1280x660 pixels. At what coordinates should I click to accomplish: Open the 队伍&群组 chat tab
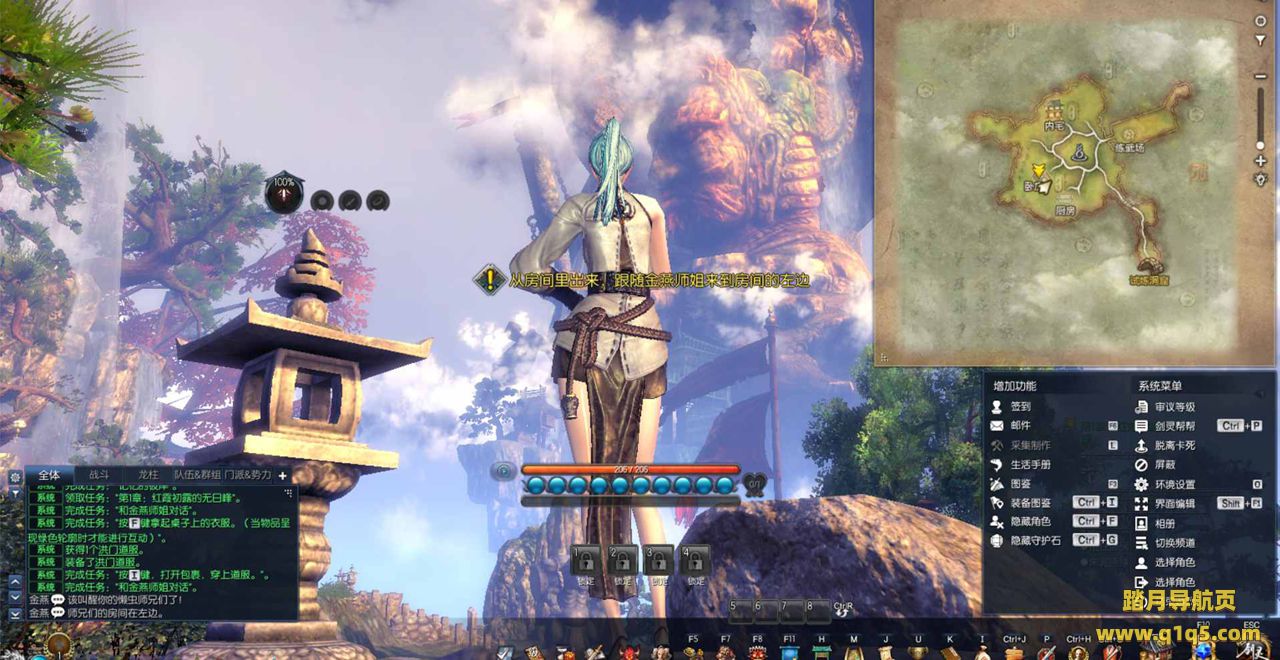coord(196,475)
